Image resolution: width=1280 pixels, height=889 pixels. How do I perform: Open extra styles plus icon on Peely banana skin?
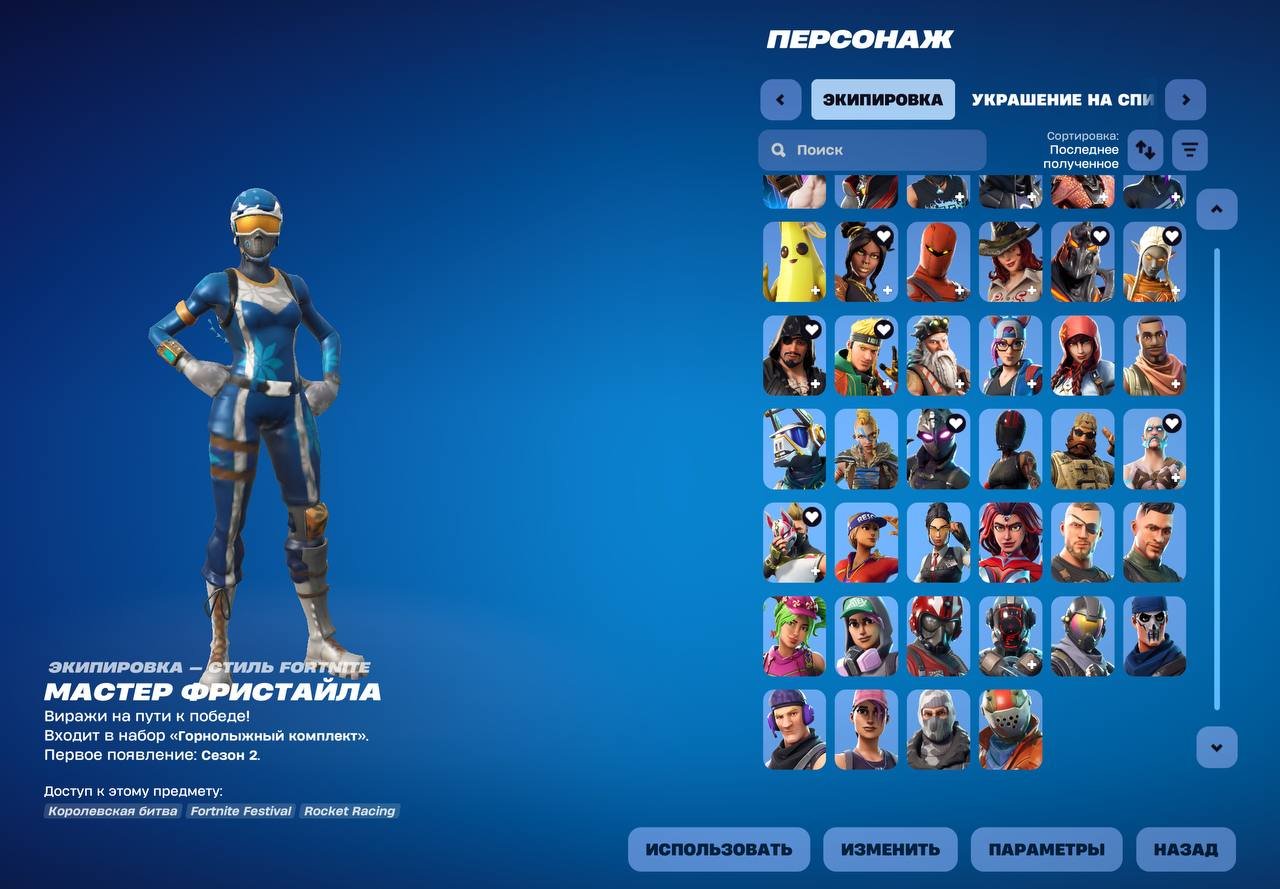point(814,291)
